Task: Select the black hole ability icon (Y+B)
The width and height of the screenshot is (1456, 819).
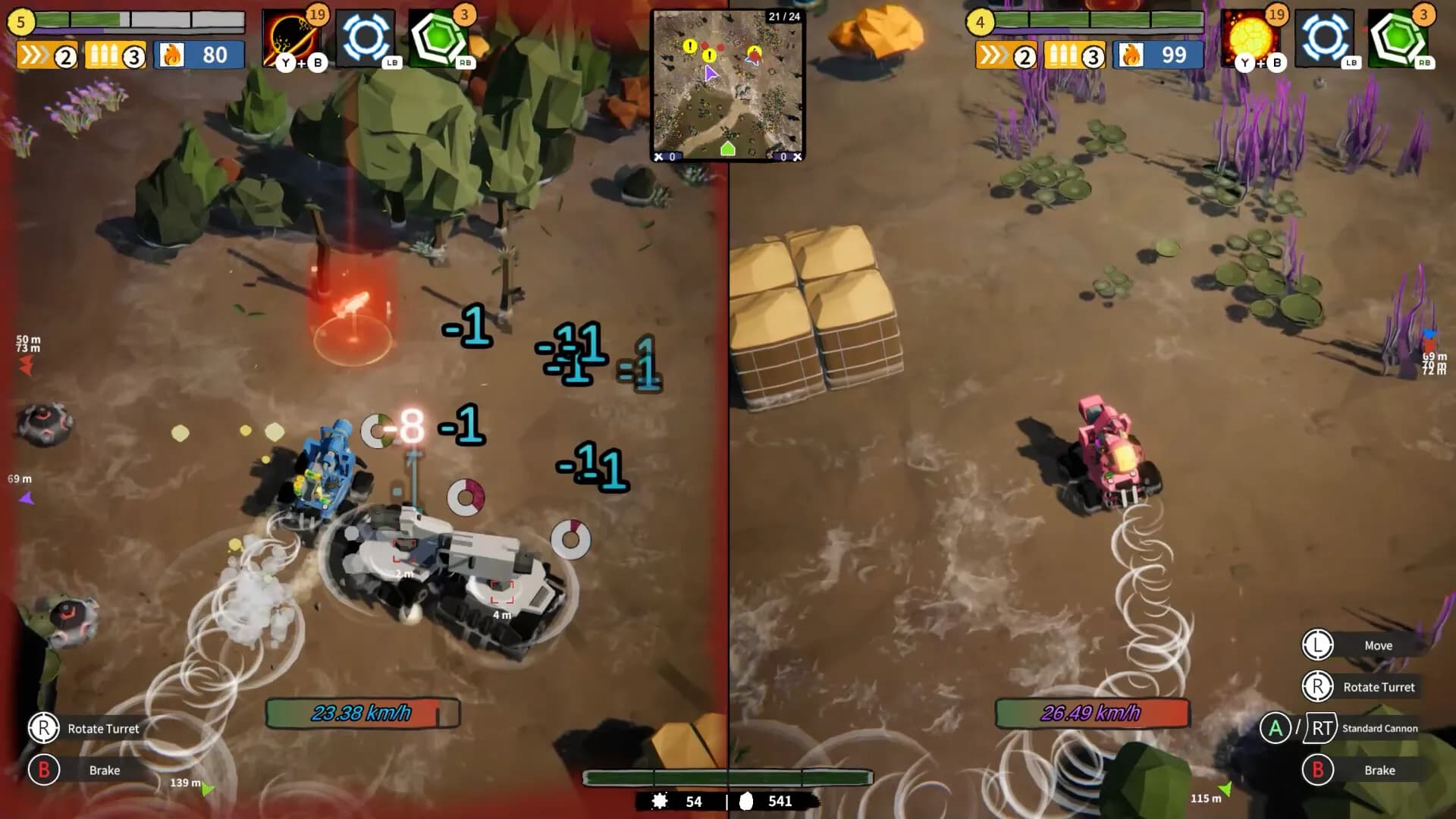Action: pyautogui.click(x=292, y=34)
